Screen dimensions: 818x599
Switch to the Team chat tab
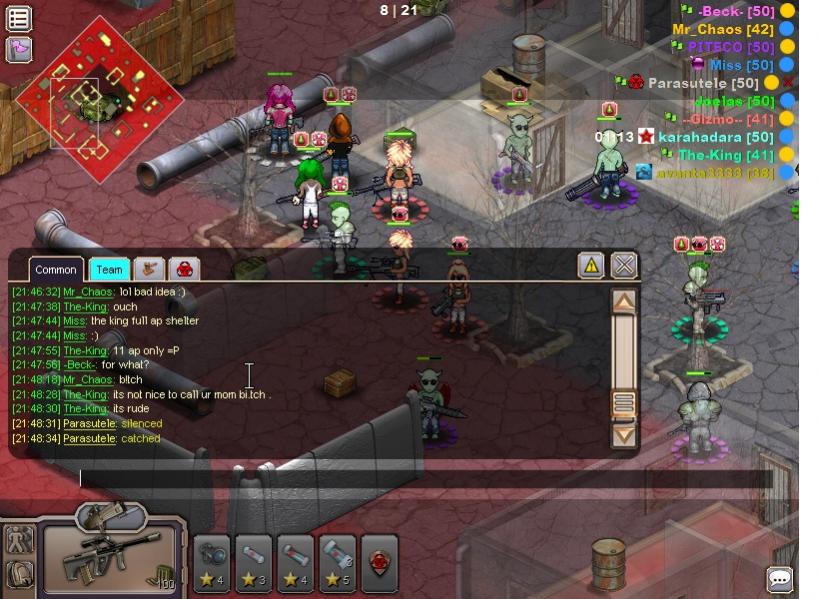click(109, 269)
